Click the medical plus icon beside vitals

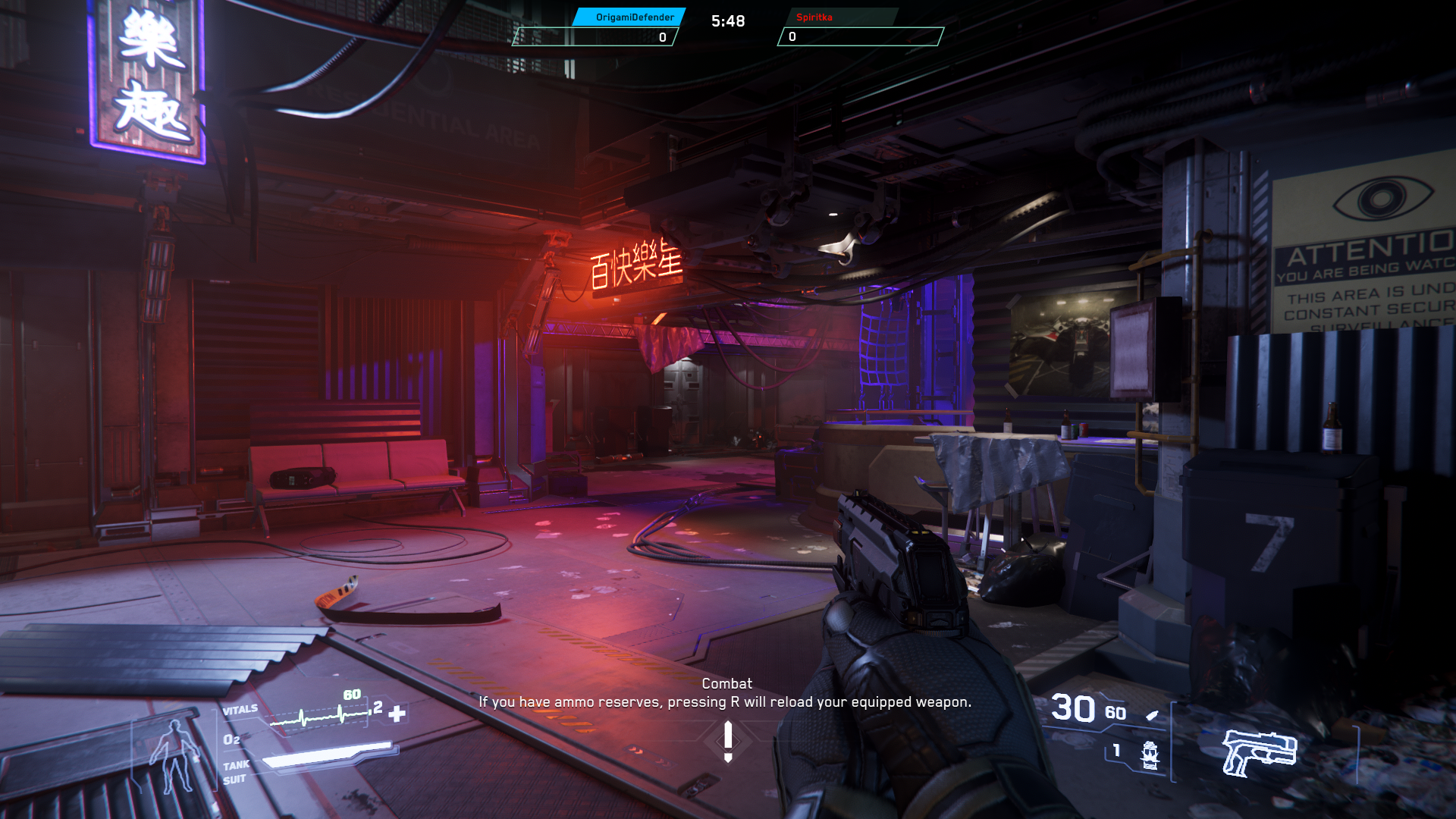coord(397,714)
